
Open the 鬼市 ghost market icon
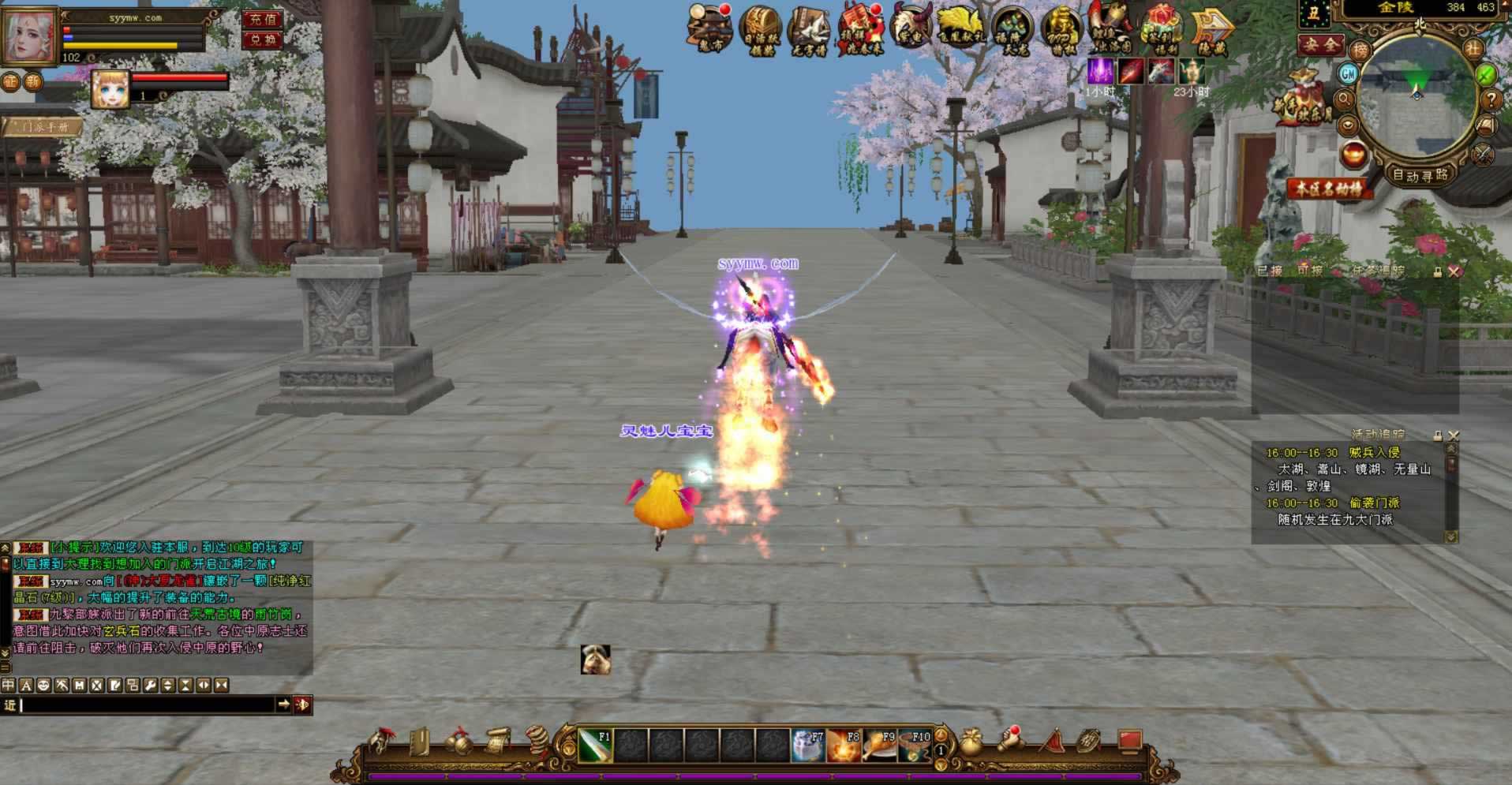(710, 29)
